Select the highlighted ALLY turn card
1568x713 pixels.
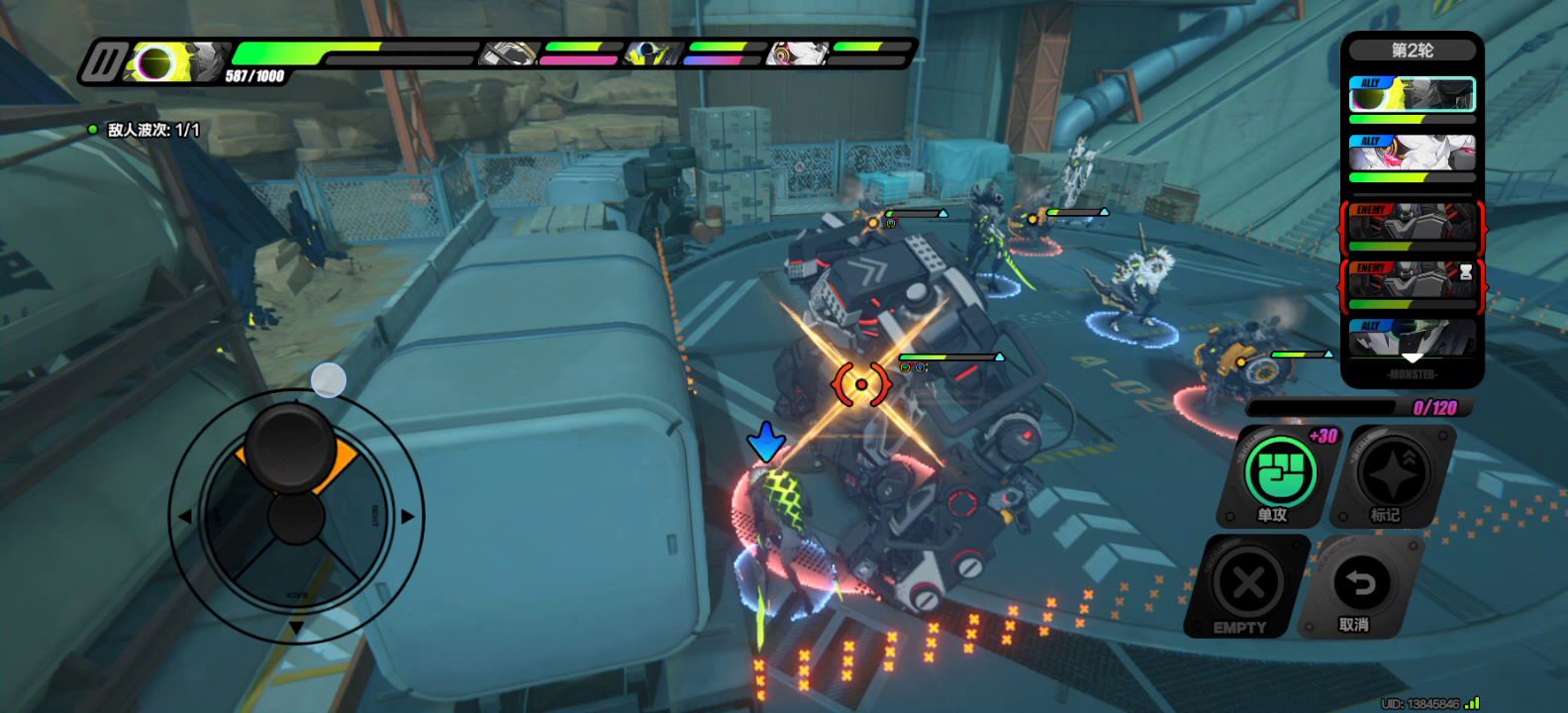click(1412, 95)
